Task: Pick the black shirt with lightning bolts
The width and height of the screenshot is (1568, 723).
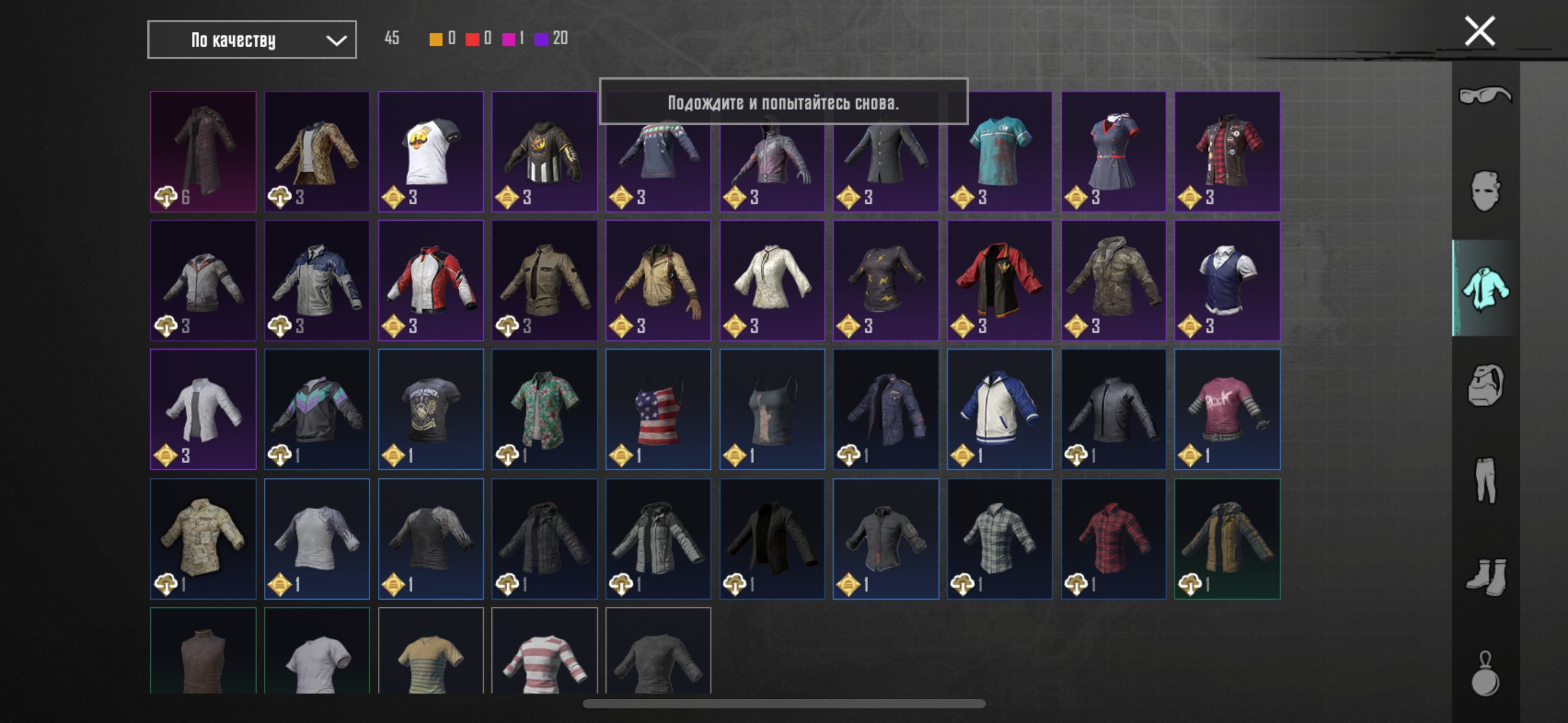Action: (x=885, y=280)
